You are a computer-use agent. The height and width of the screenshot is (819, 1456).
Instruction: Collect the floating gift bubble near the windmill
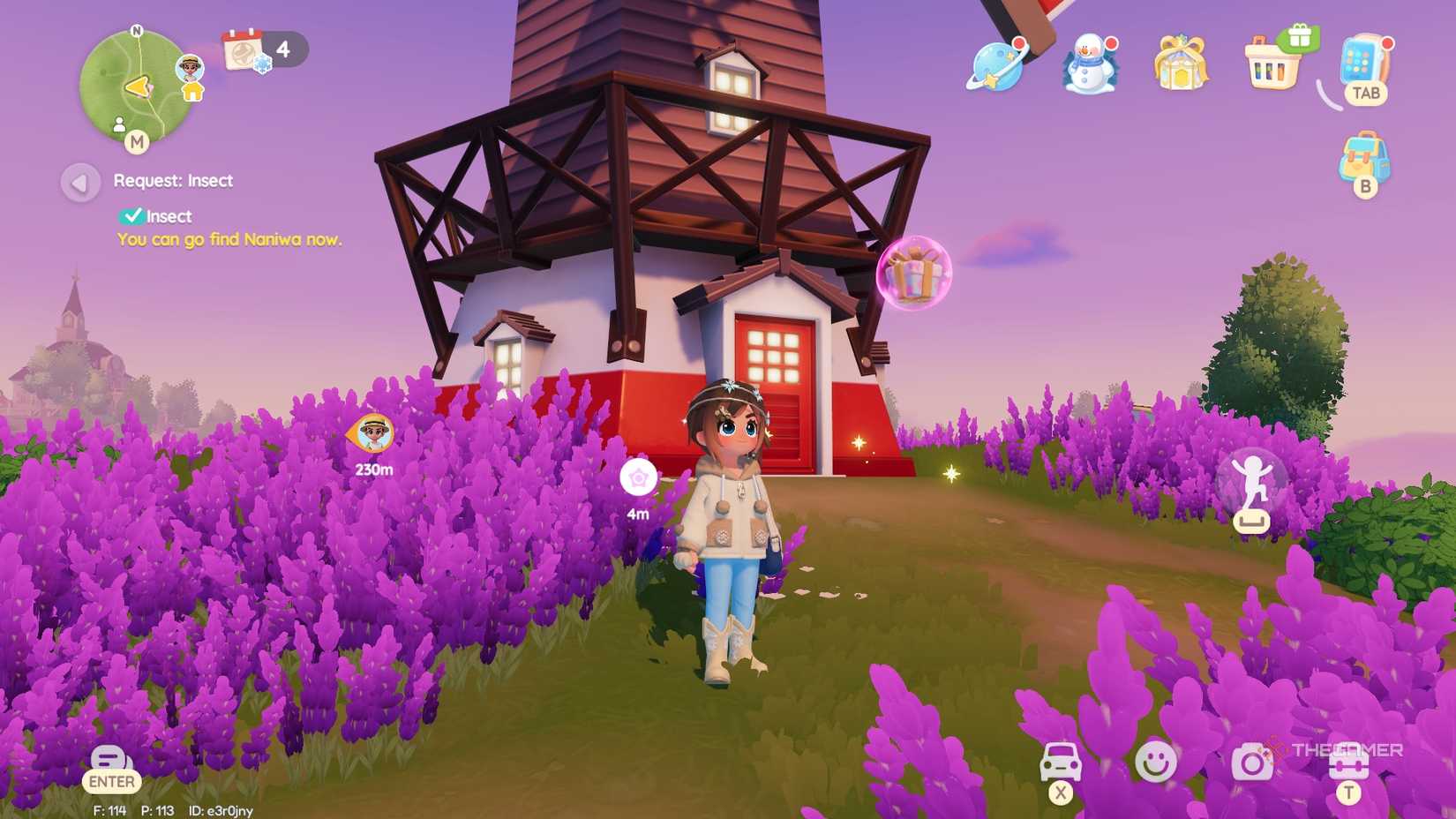(x=914, y=275)
